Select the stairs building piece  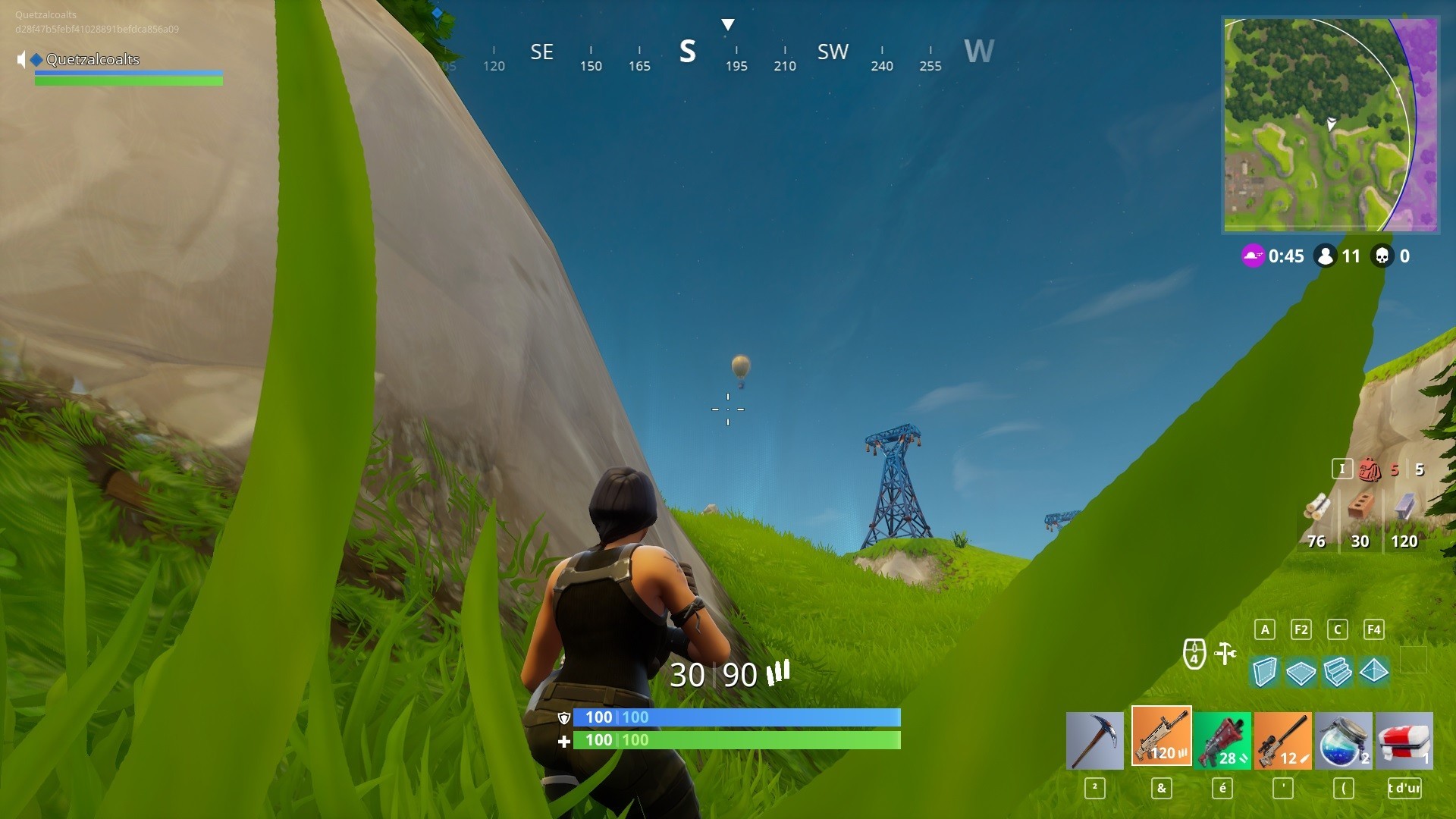(1338, 670)
